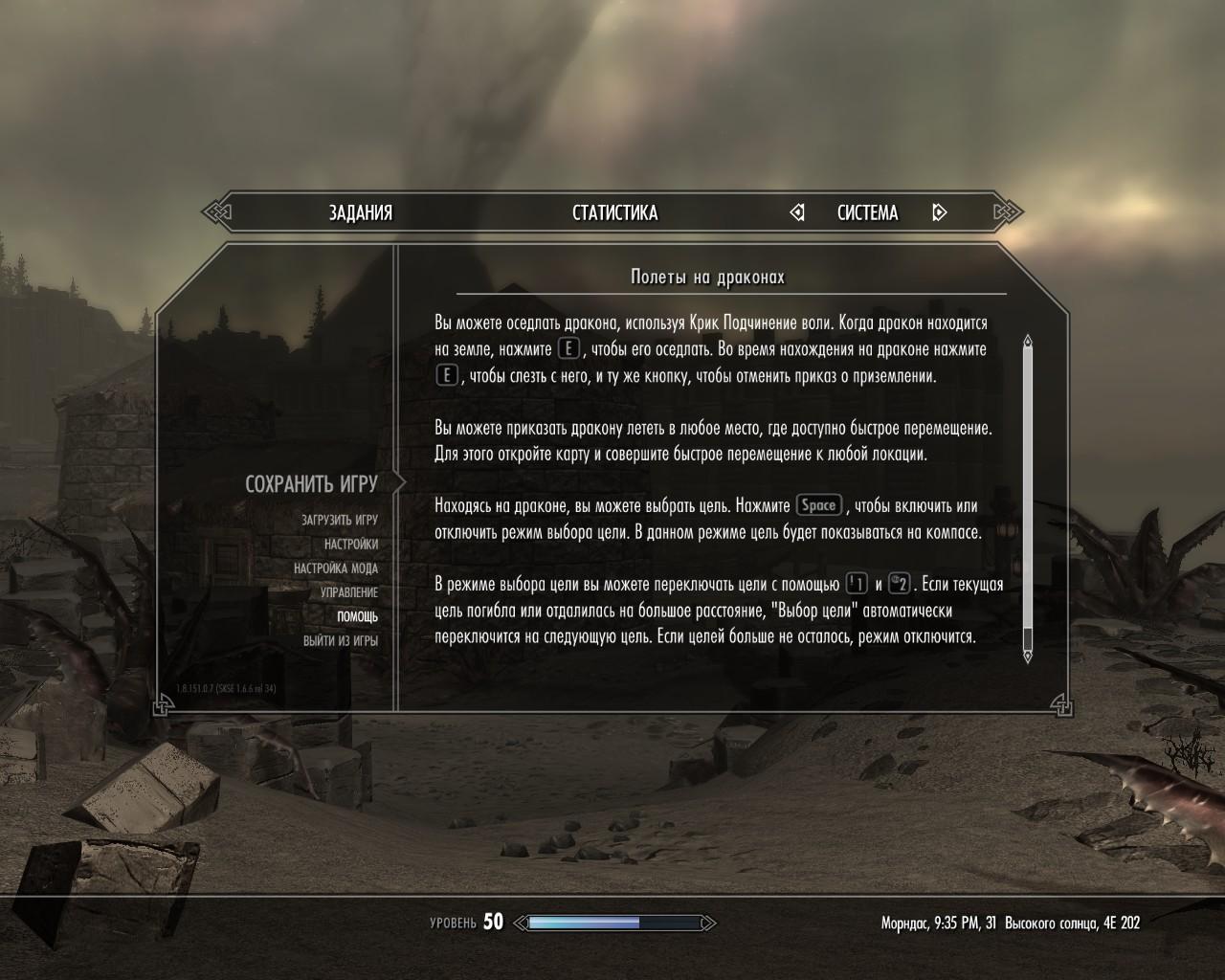
Task: Open the СТАТИСТИКА tab
Action: (614, 212)
